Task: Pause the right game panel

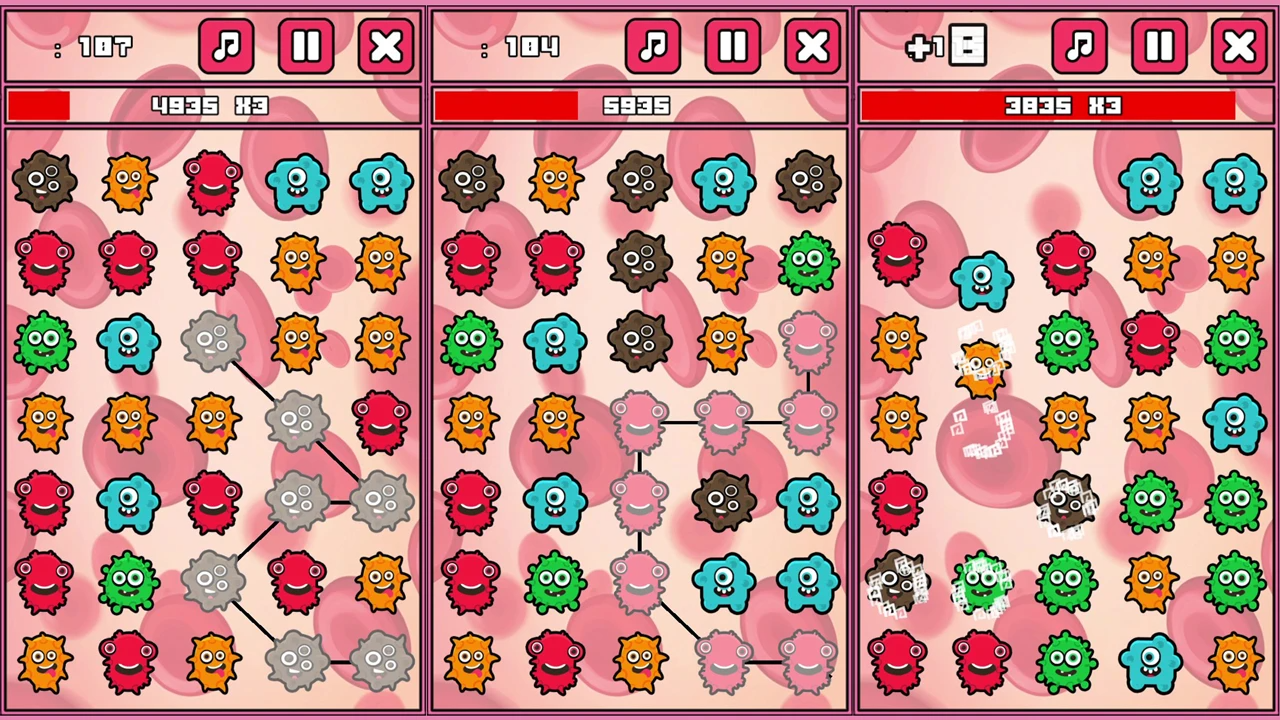Action: coord(1159,46)
